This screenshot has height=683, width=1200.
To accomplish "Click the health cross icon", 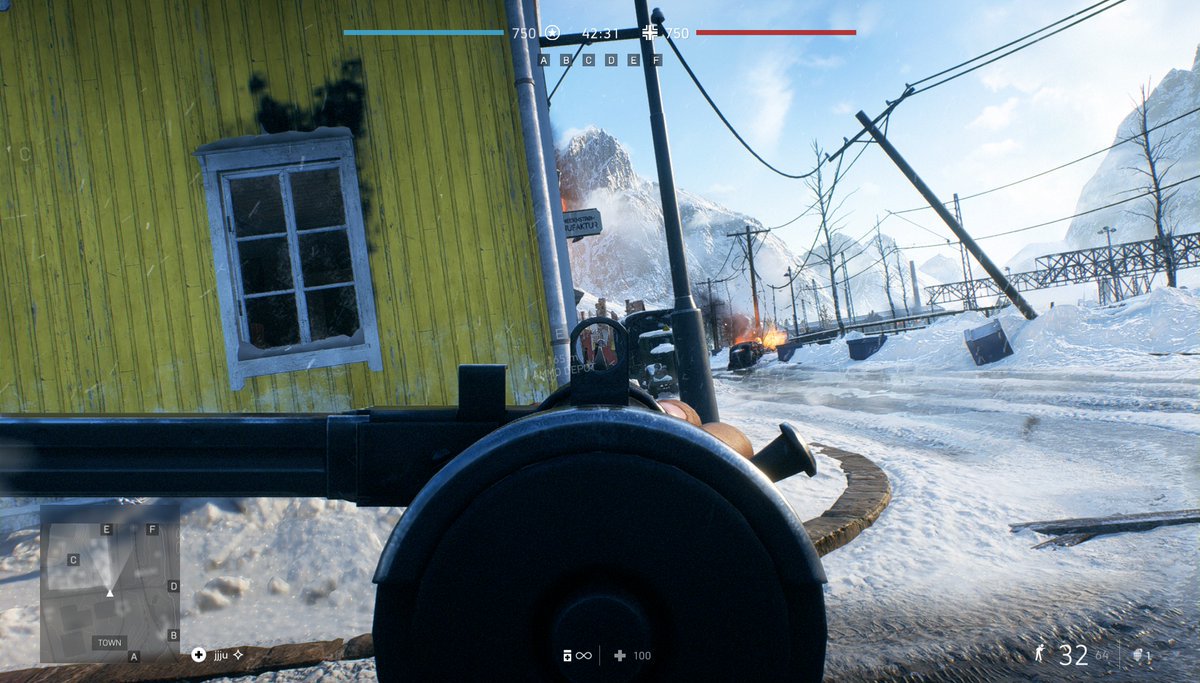I will pyautogui.click(x=620, y=656).
